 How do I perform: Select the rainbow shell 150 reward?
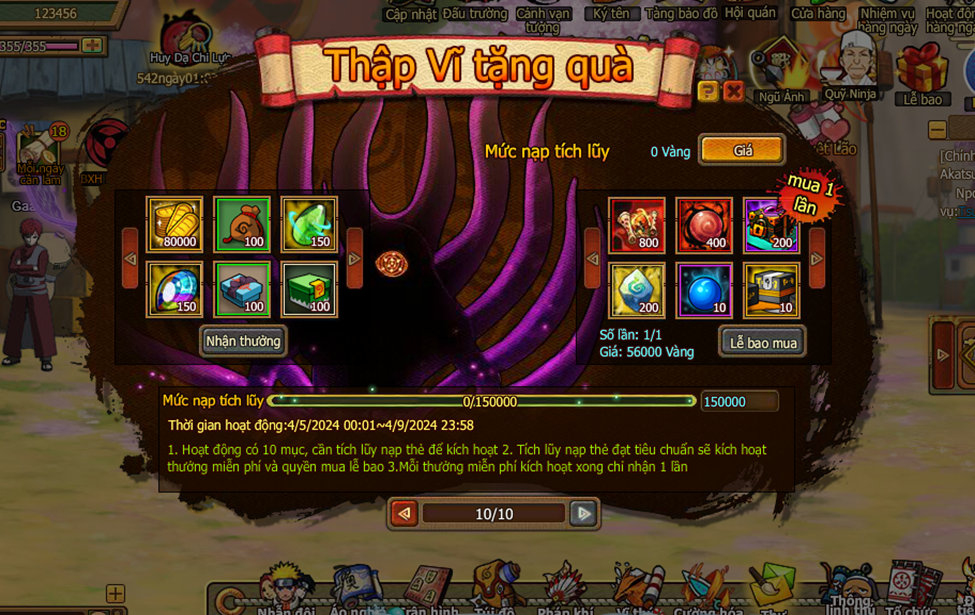point(175,289)
